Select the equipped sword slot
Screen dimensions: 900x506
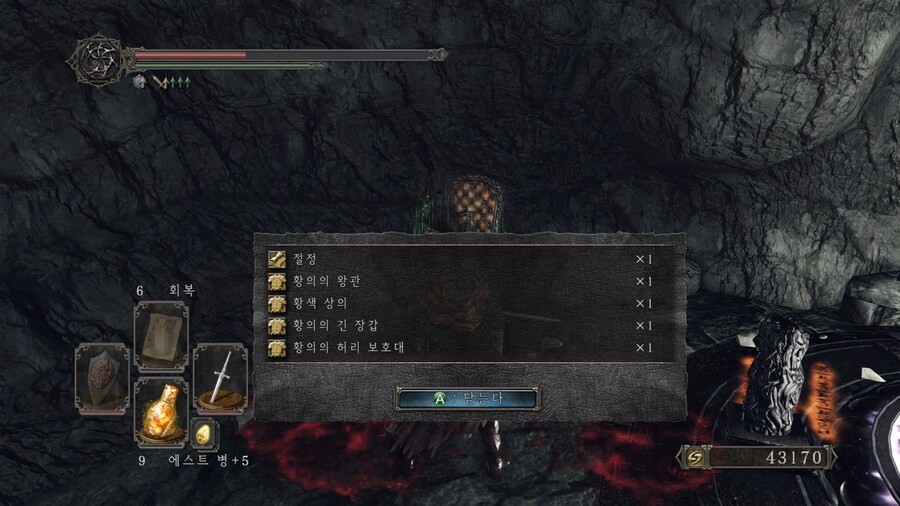(x=220, y=378)
